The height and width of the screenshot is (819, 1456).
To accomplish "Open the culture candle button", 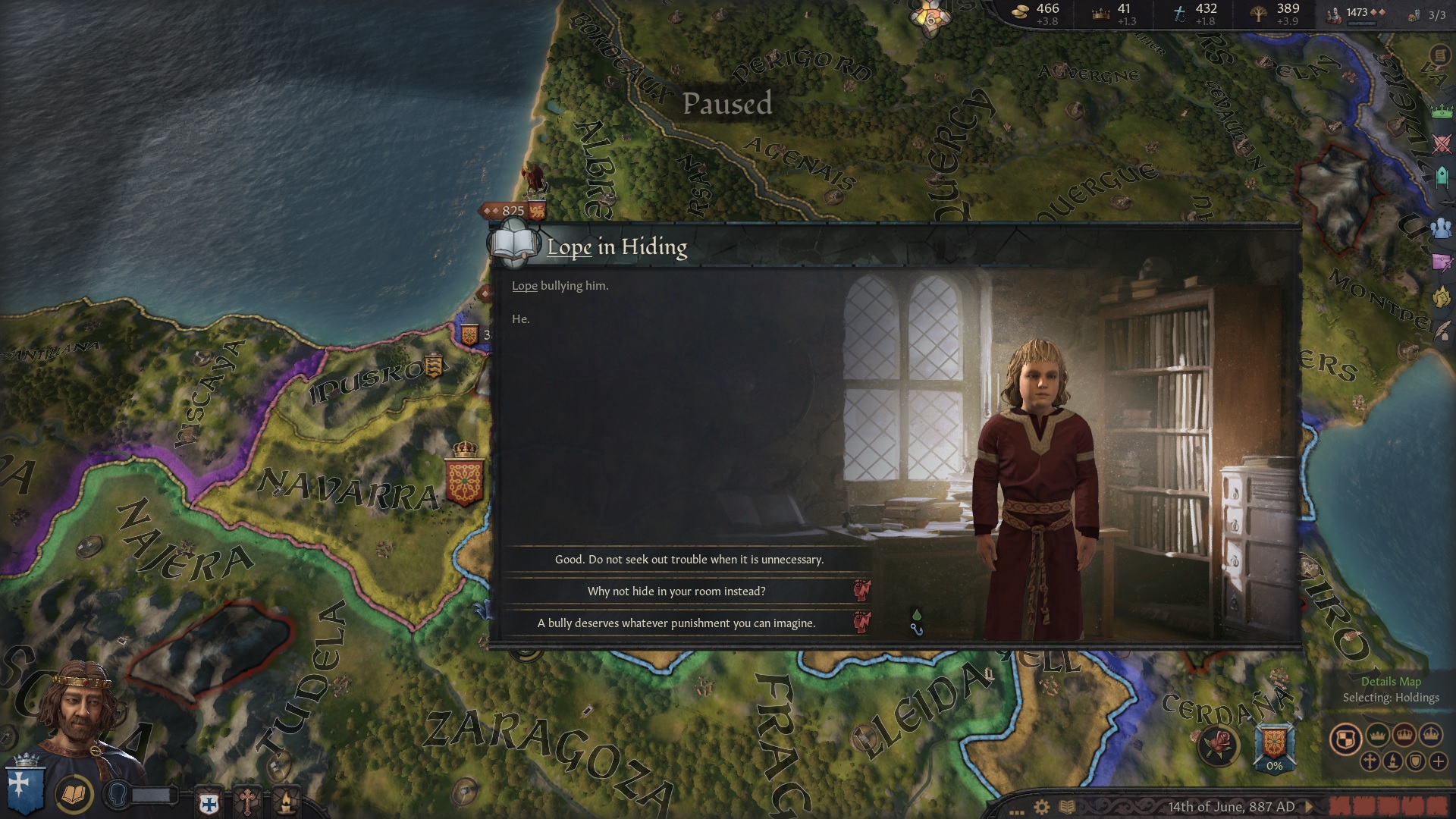I will click(x=286, y=801).
